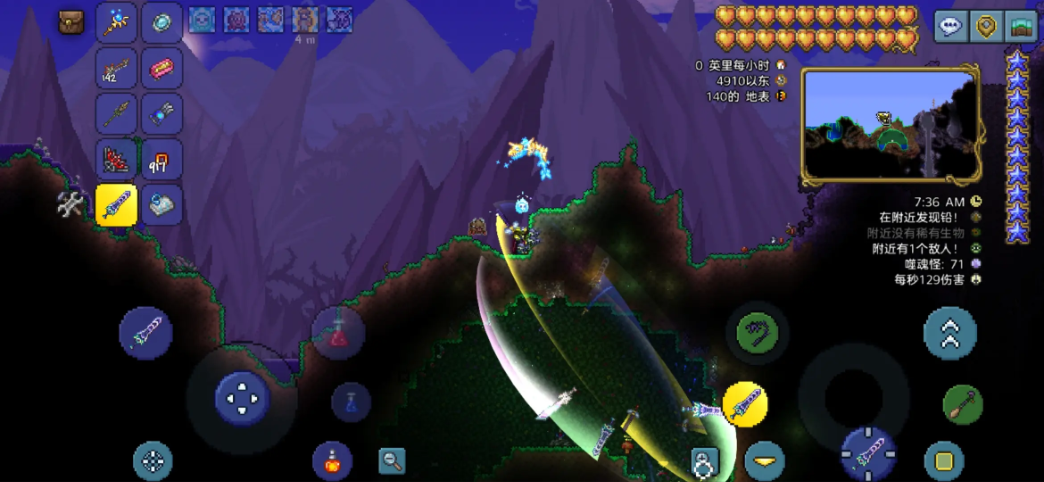Open the chat speech bubble
1044x482 pixels.
[950, 26]
